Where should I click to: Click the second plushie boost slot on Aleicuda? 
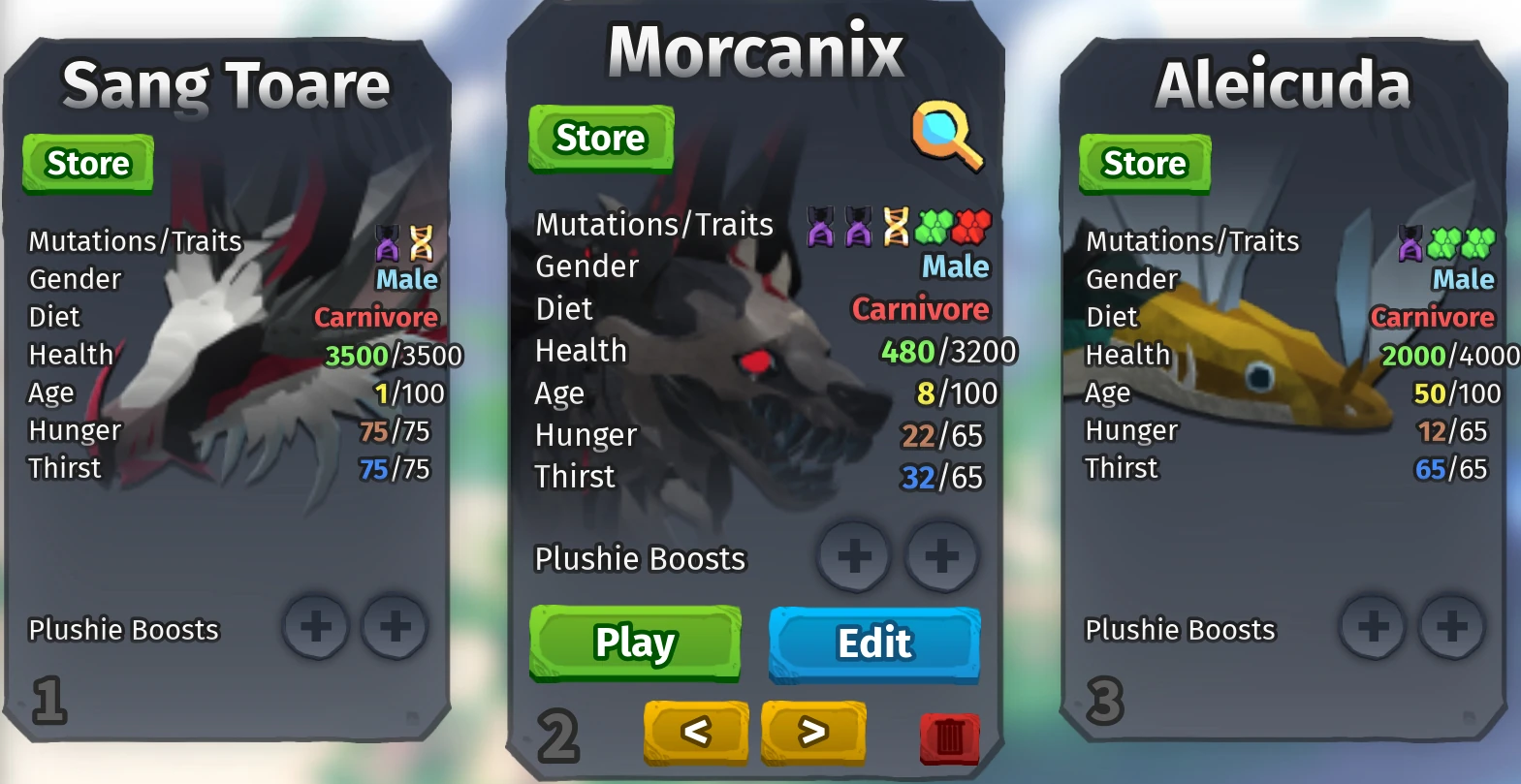[x=1450, y=628]
